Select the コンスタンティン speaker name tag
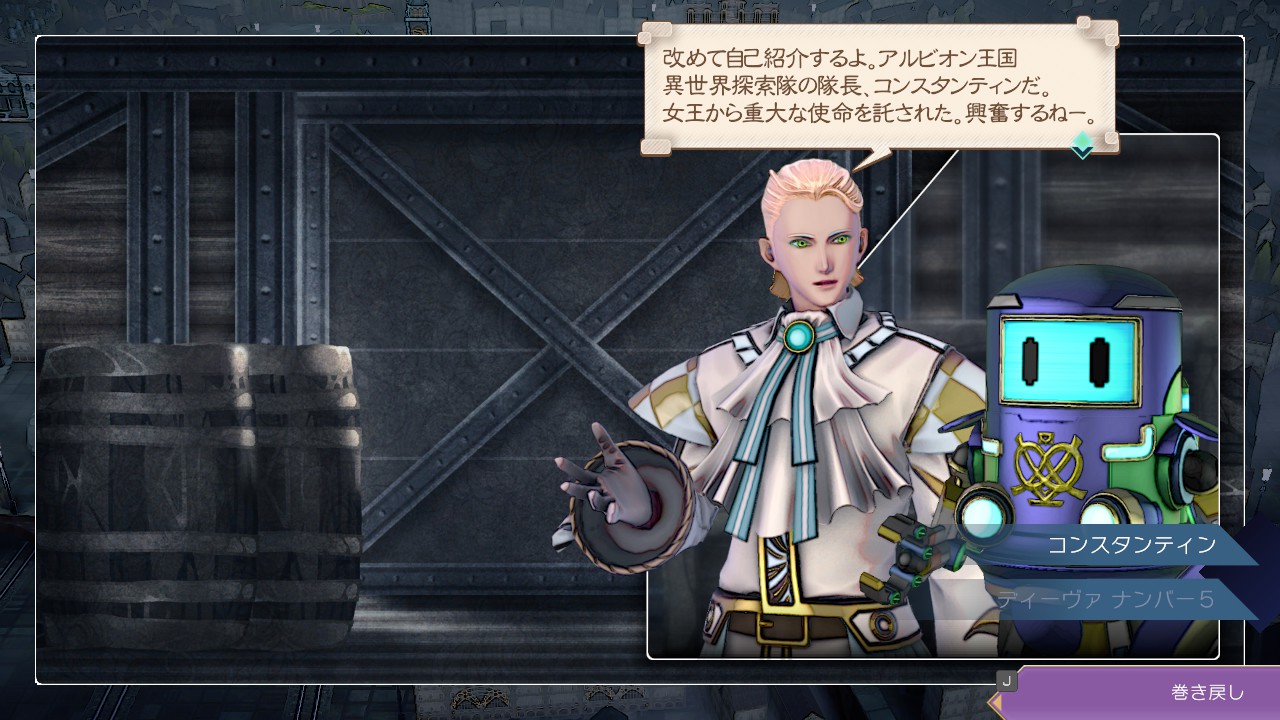The image size is (1280, 720). pos(1131,545)
